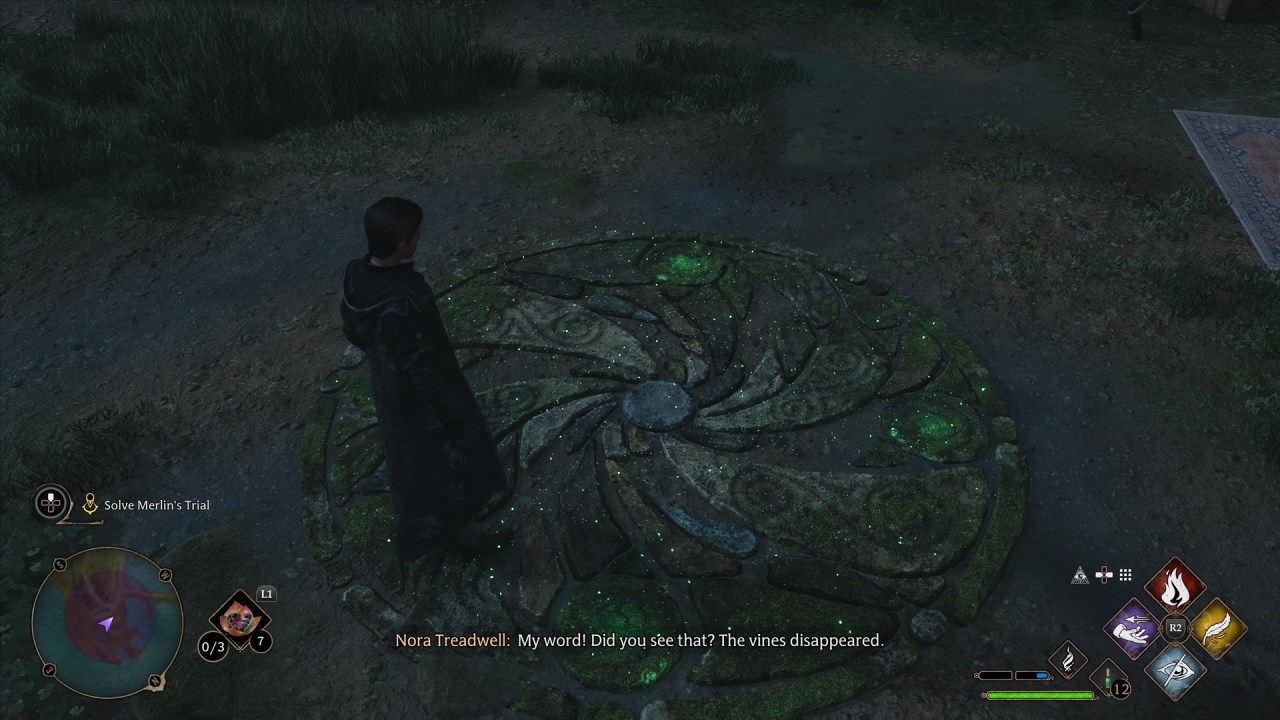Select the Solve Merlin's Trial objective
This screenshot has width=1280, height=720.
[156, 505]
